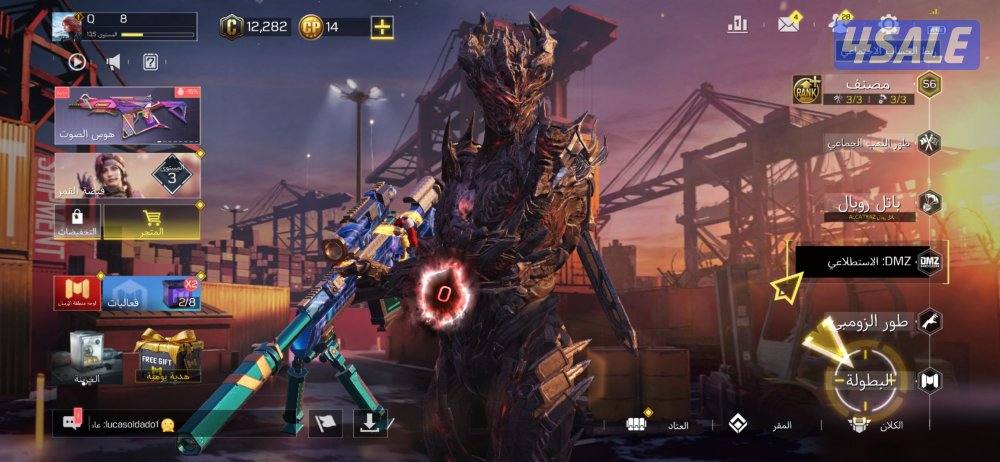Open the vault safe icon

[88, 355]
